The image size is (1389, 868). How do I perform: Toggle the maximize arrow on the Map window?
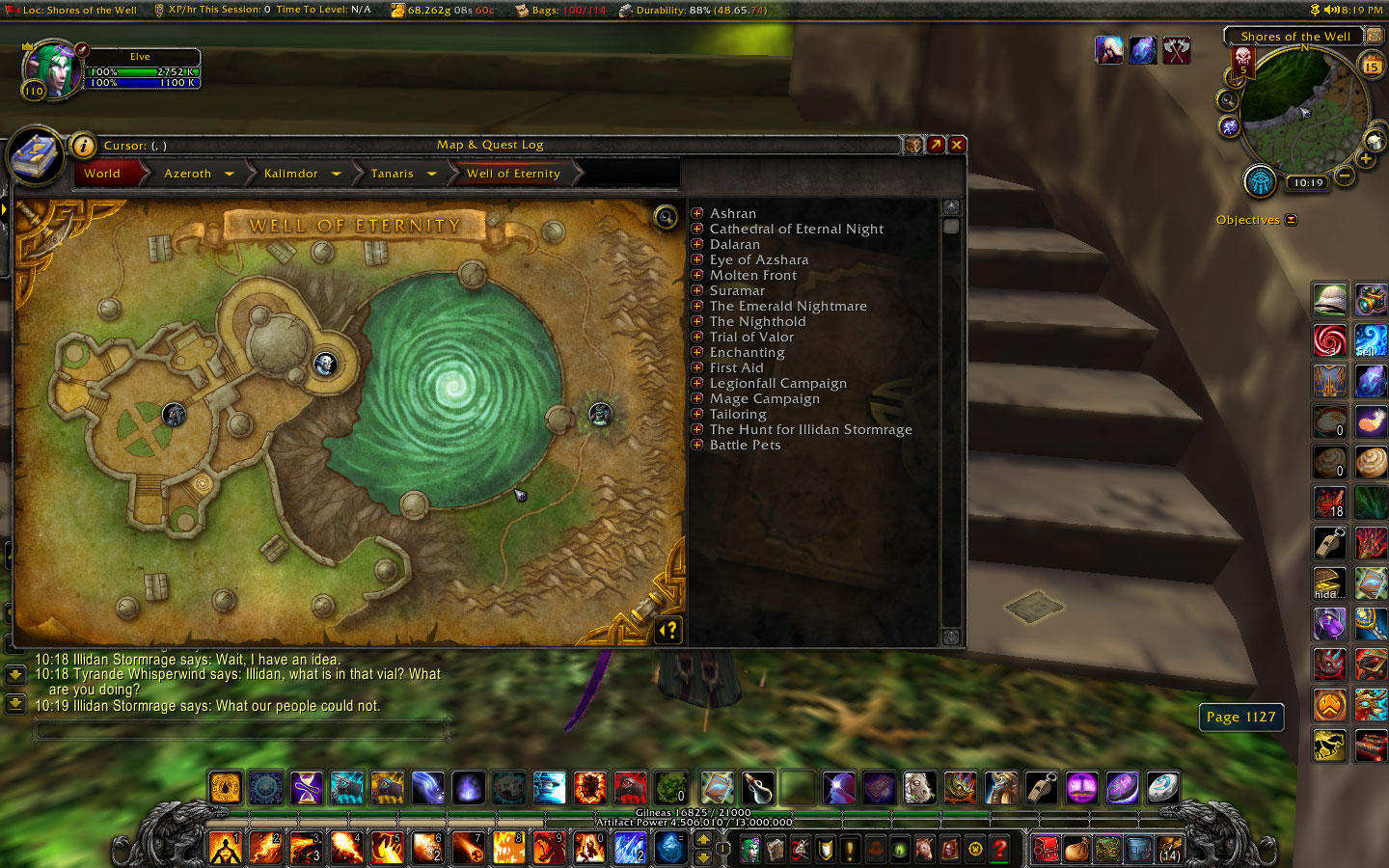pos(935,144)
